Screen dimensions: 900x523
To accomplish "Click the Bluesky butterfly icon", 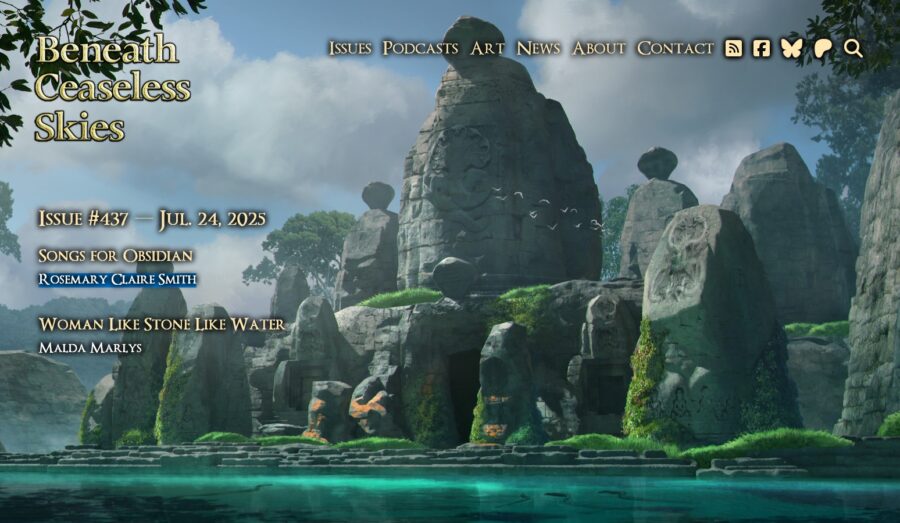I will click(792, 48).
